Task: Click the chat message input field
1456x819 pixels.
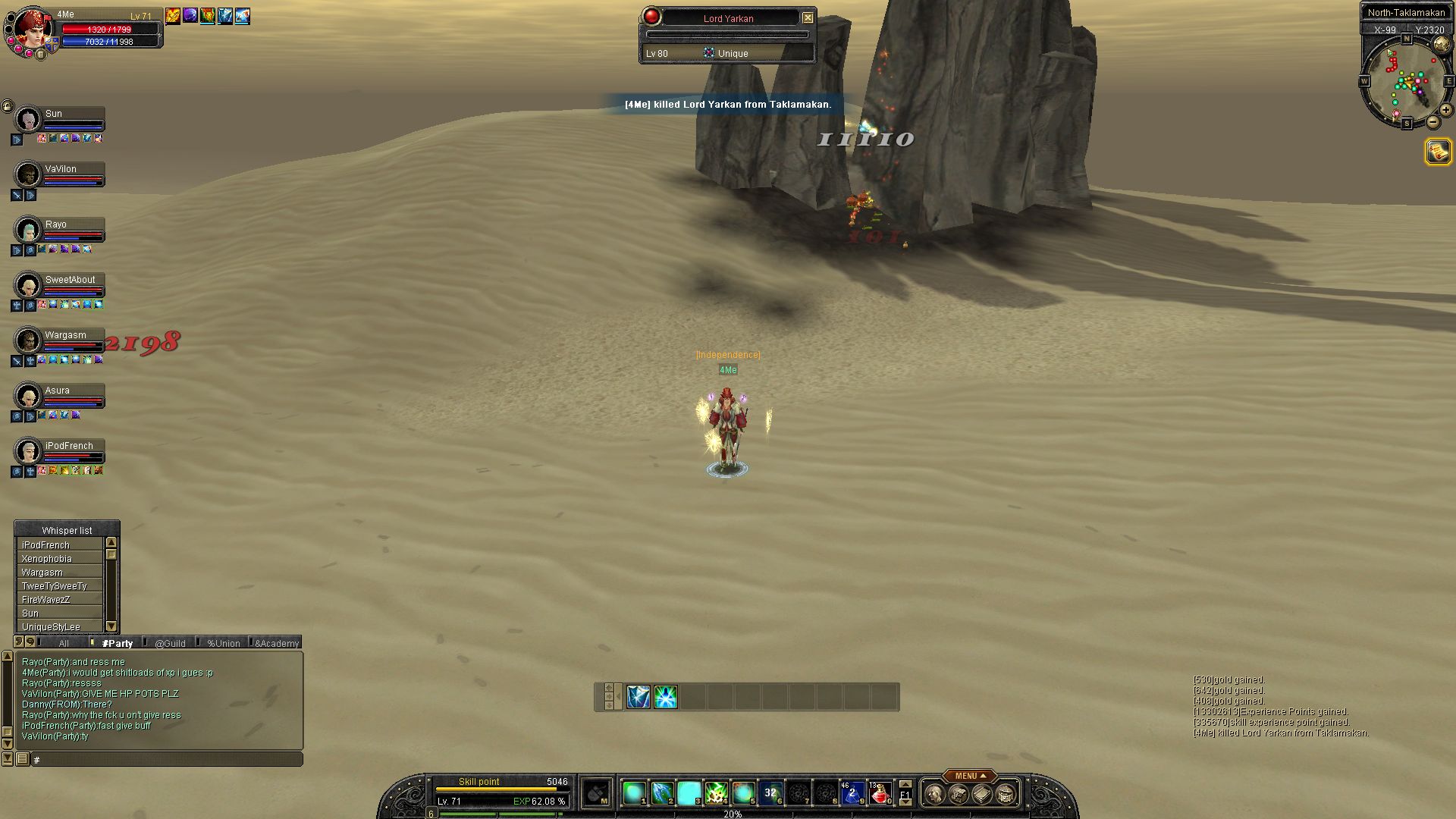Action: (167, 759)
